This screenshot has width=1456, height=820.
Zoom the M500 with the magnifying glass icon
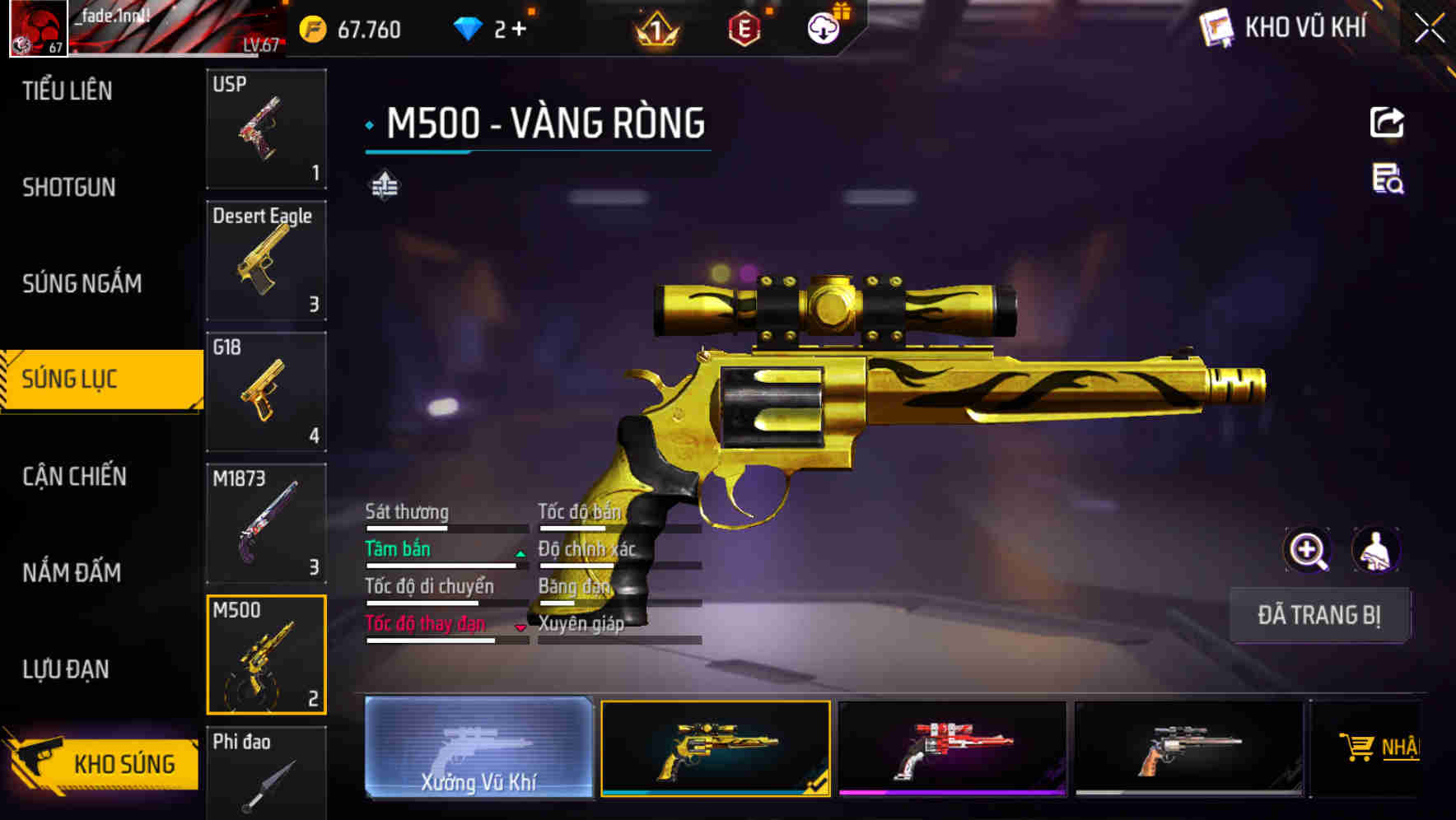point(1309,550)
